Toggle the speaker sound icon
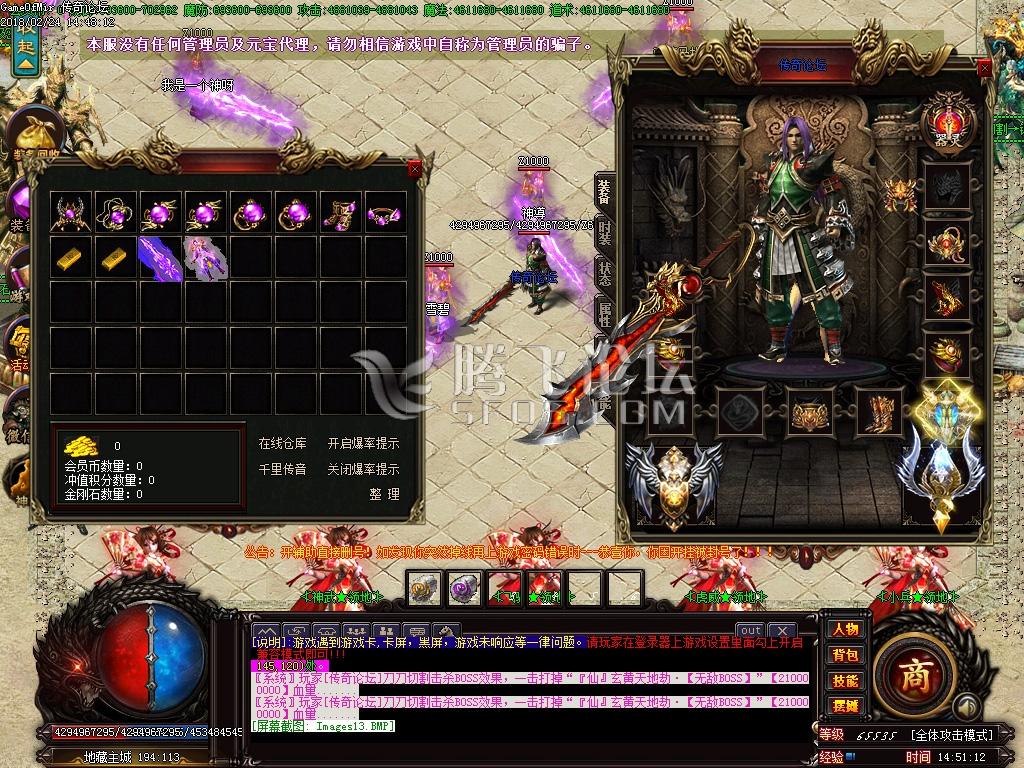 965,708
